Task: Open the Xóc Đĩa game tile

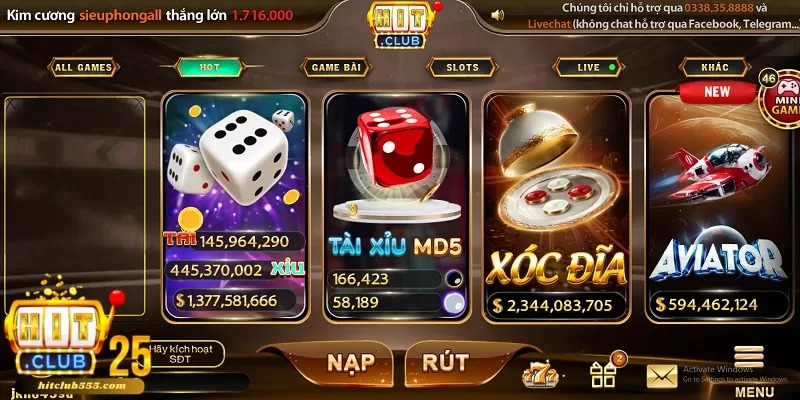Action: point(557,205)
